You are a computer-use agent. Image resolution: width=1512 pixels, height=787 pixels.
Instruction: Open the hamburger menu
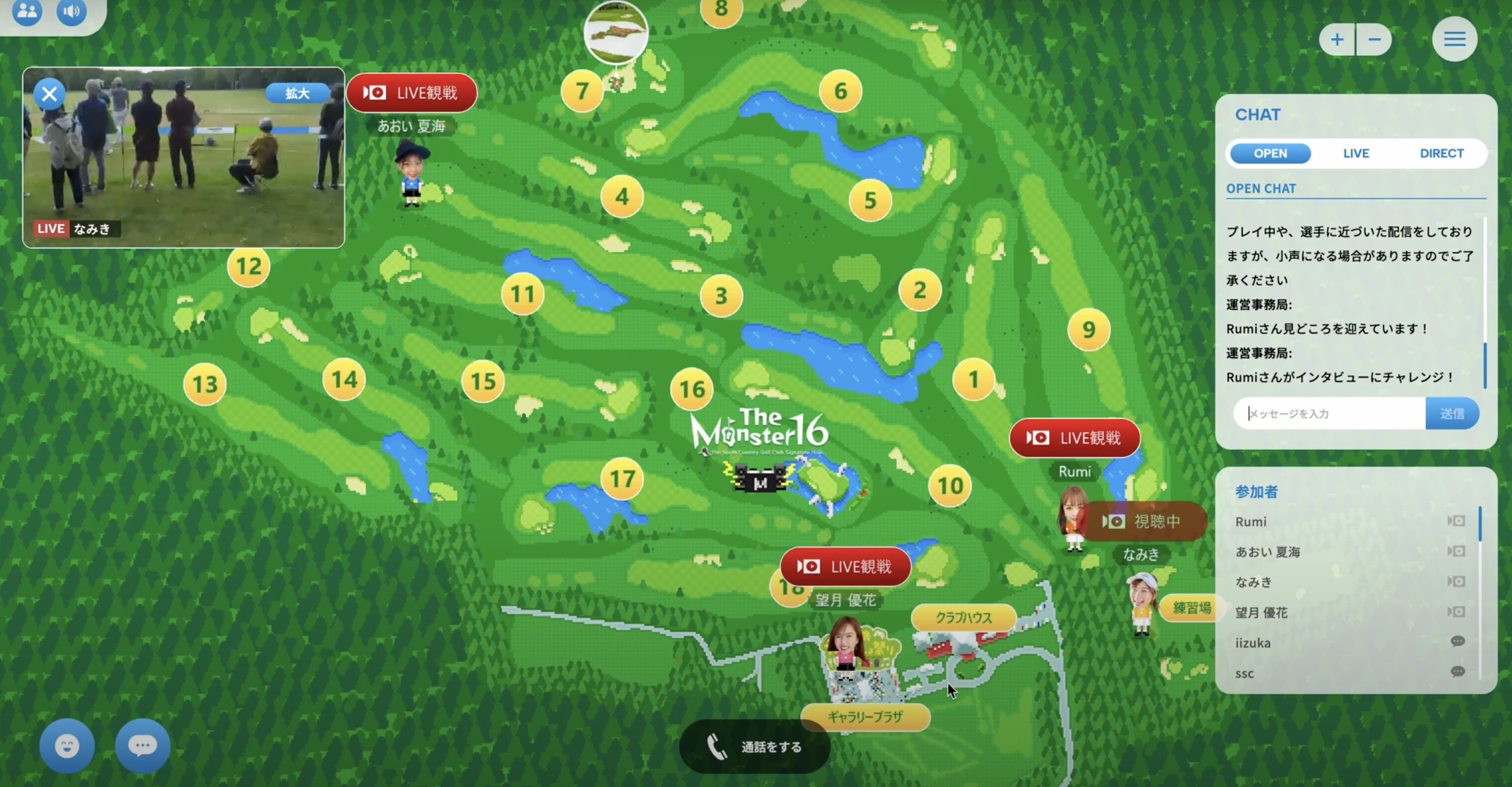pyautogui.click(x=1455, y=40)
